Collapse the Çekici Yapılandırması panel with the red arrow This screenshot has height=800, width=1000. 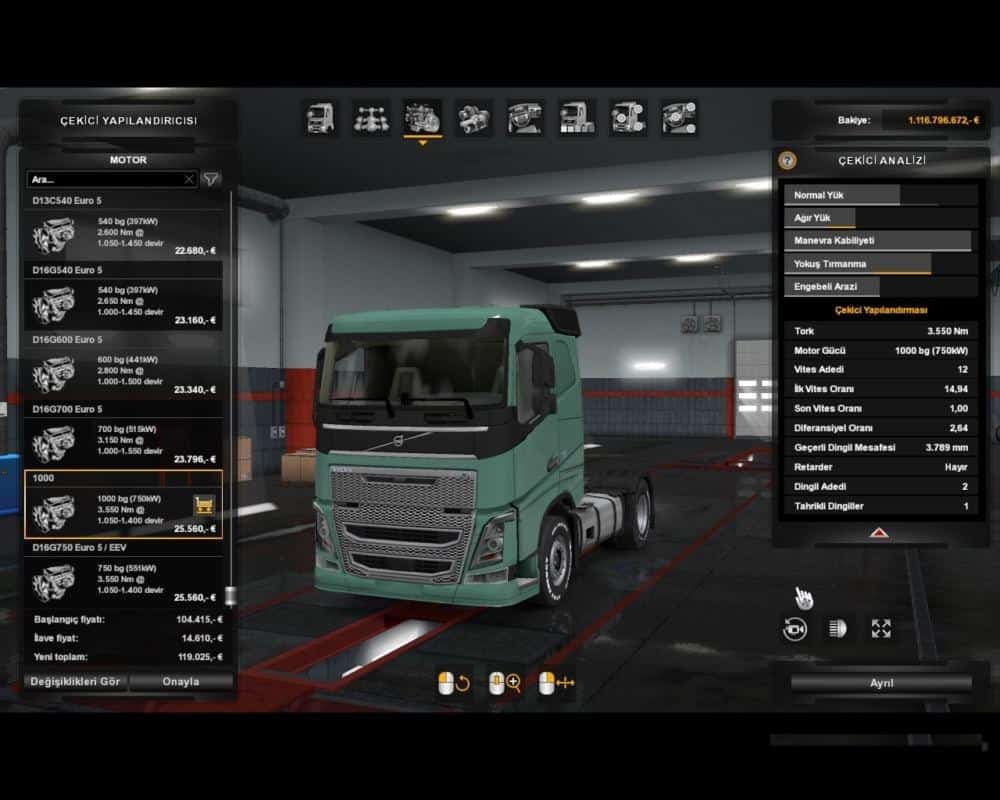877,533
